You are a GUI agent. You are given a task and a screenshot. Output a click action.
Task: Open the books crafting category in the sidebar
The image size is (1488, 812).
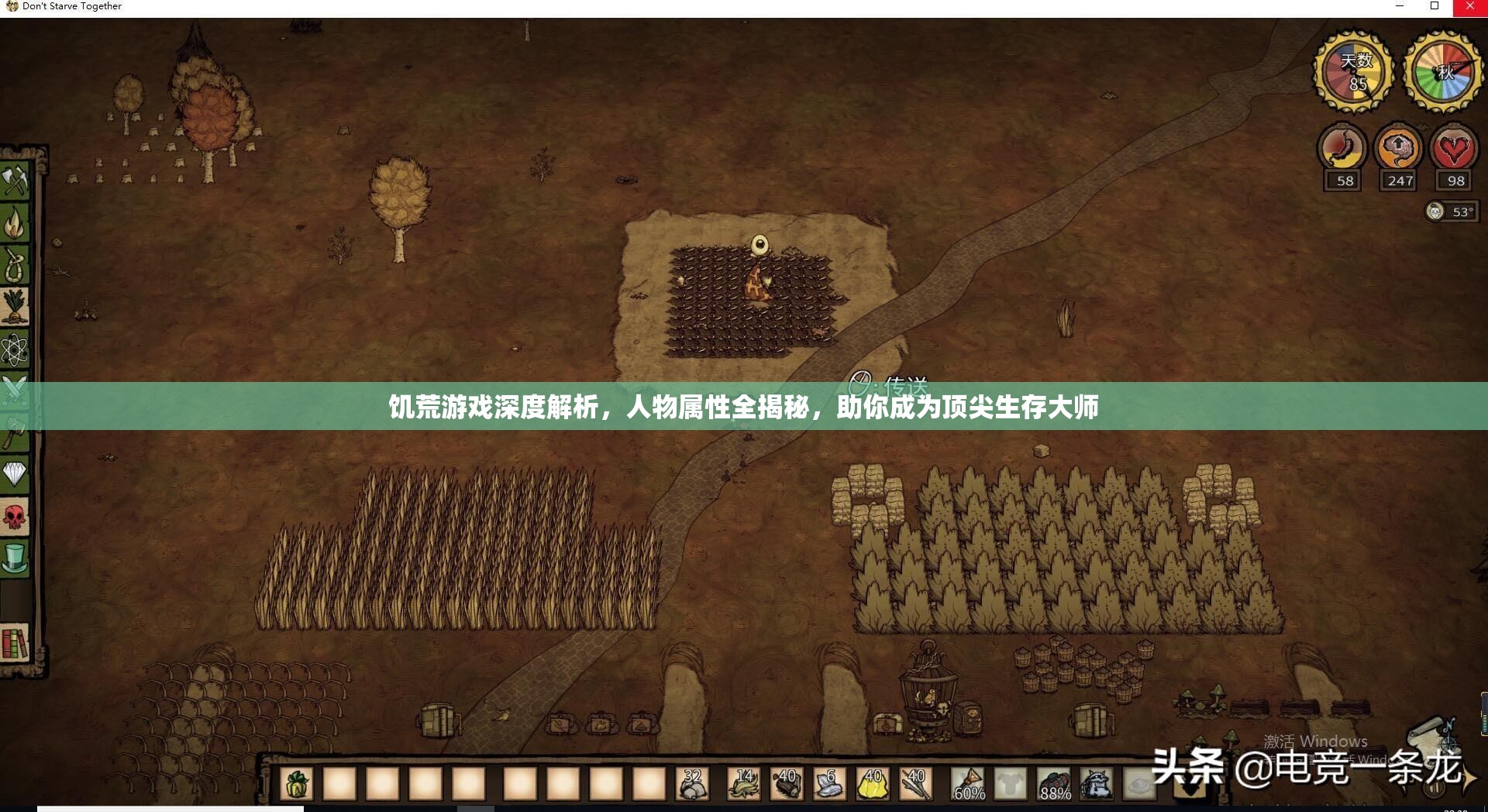point(15,643)
